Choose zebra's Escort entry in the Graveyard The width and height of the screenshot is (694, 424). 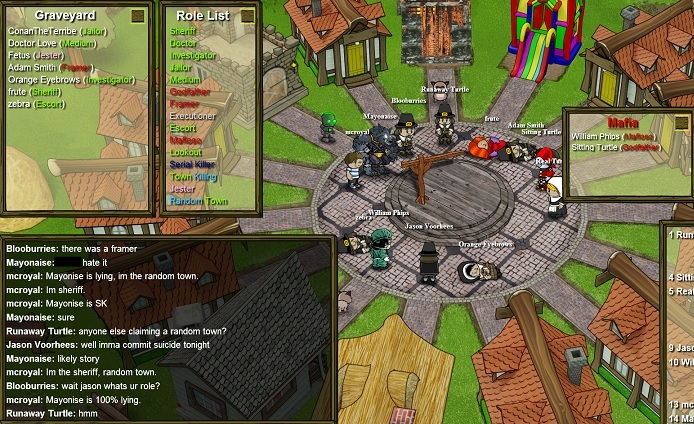coord(35,103)
